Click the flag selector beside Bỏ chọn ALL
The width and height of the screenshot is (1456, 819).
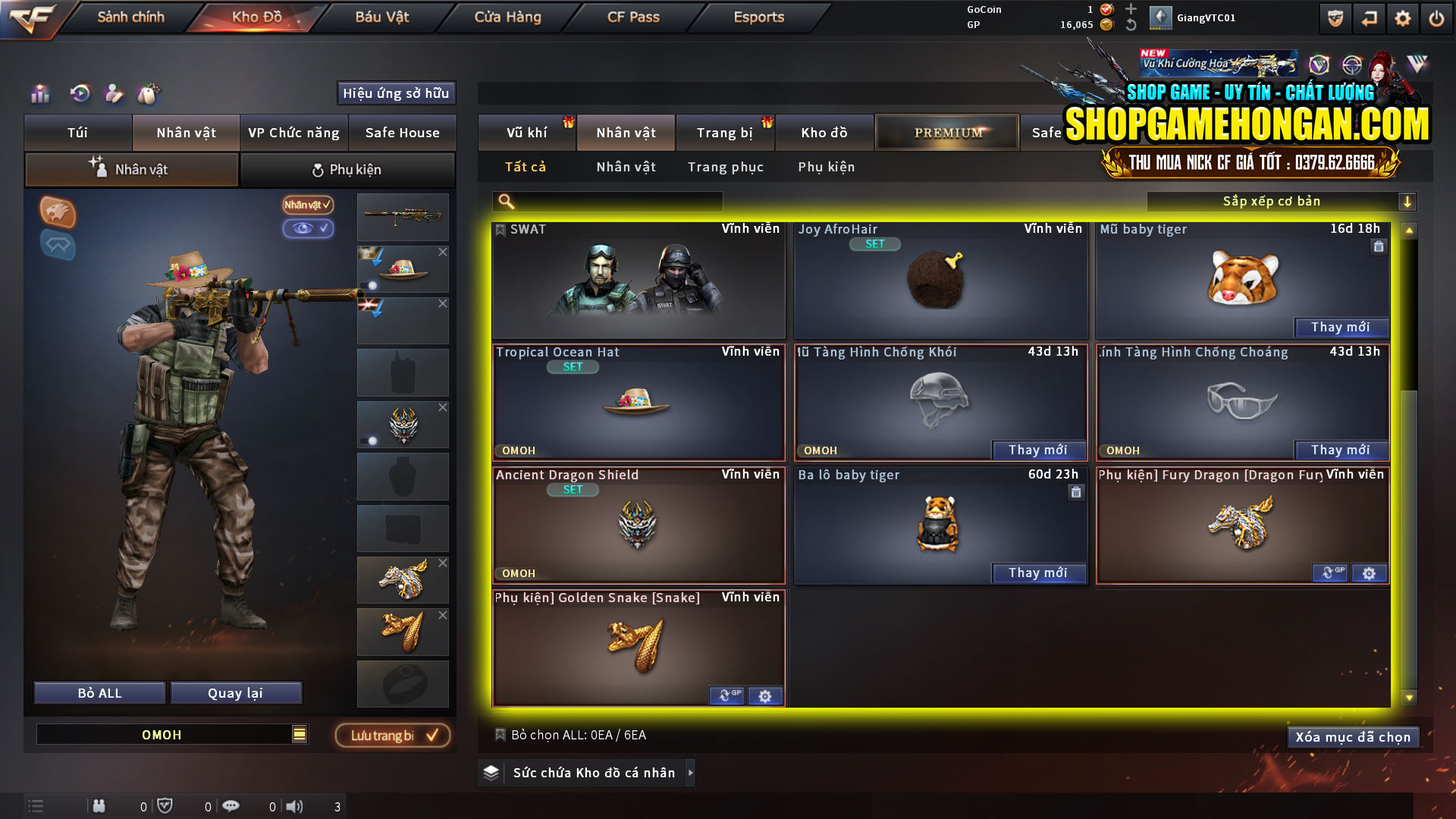pos(500,735)
